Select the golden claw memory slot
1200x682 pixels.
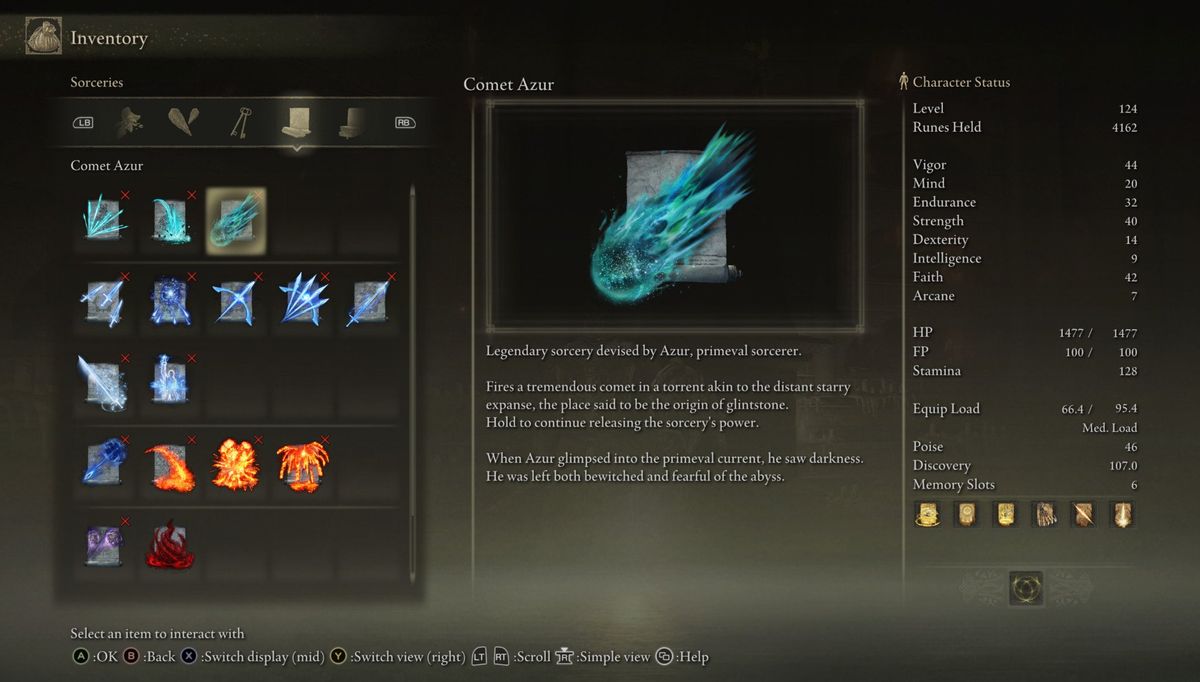click(1044, 514)
